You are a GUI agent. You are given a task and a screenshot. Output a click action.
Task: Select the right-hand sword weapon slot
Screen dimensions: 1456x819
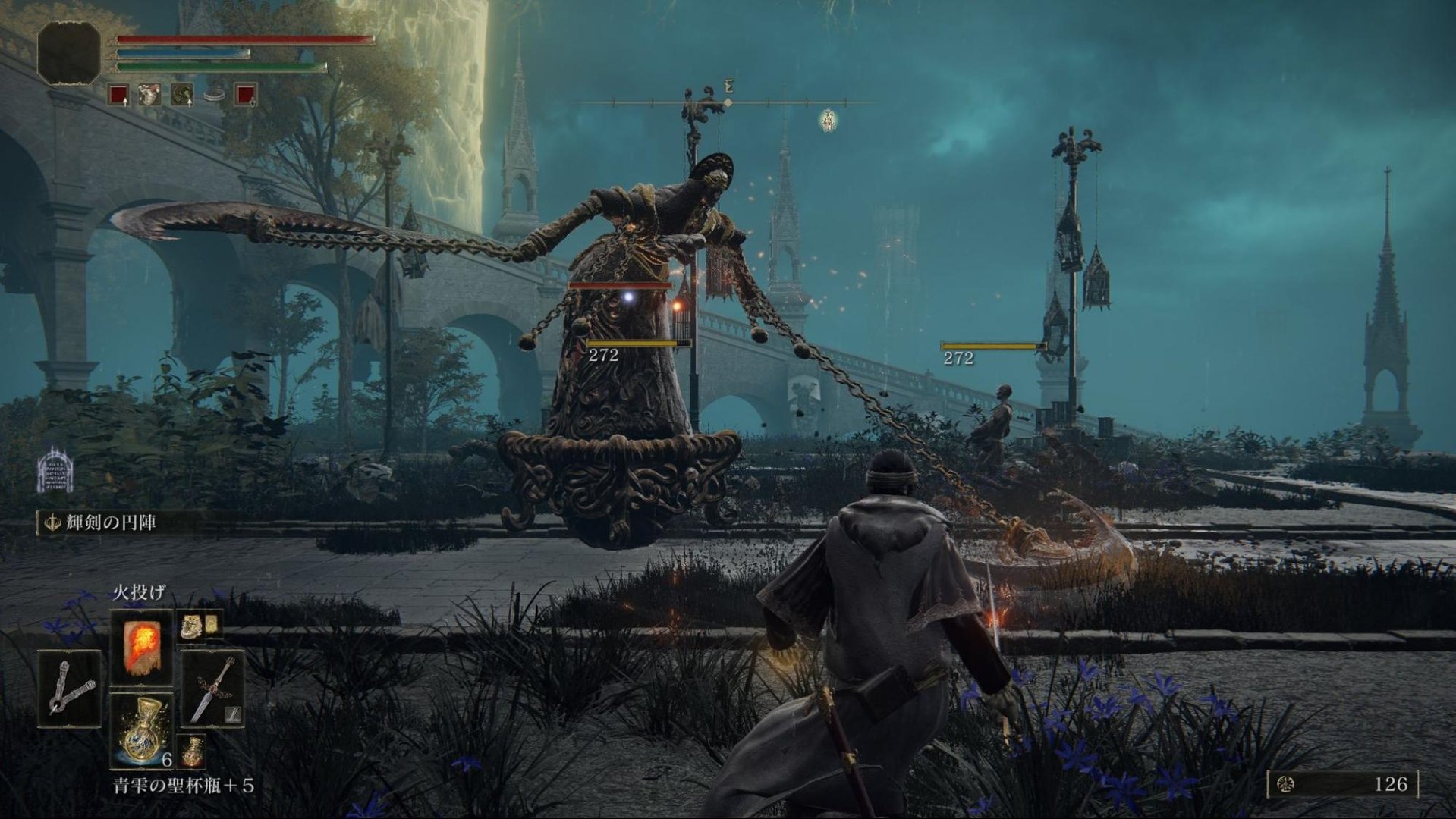point(212,688)
